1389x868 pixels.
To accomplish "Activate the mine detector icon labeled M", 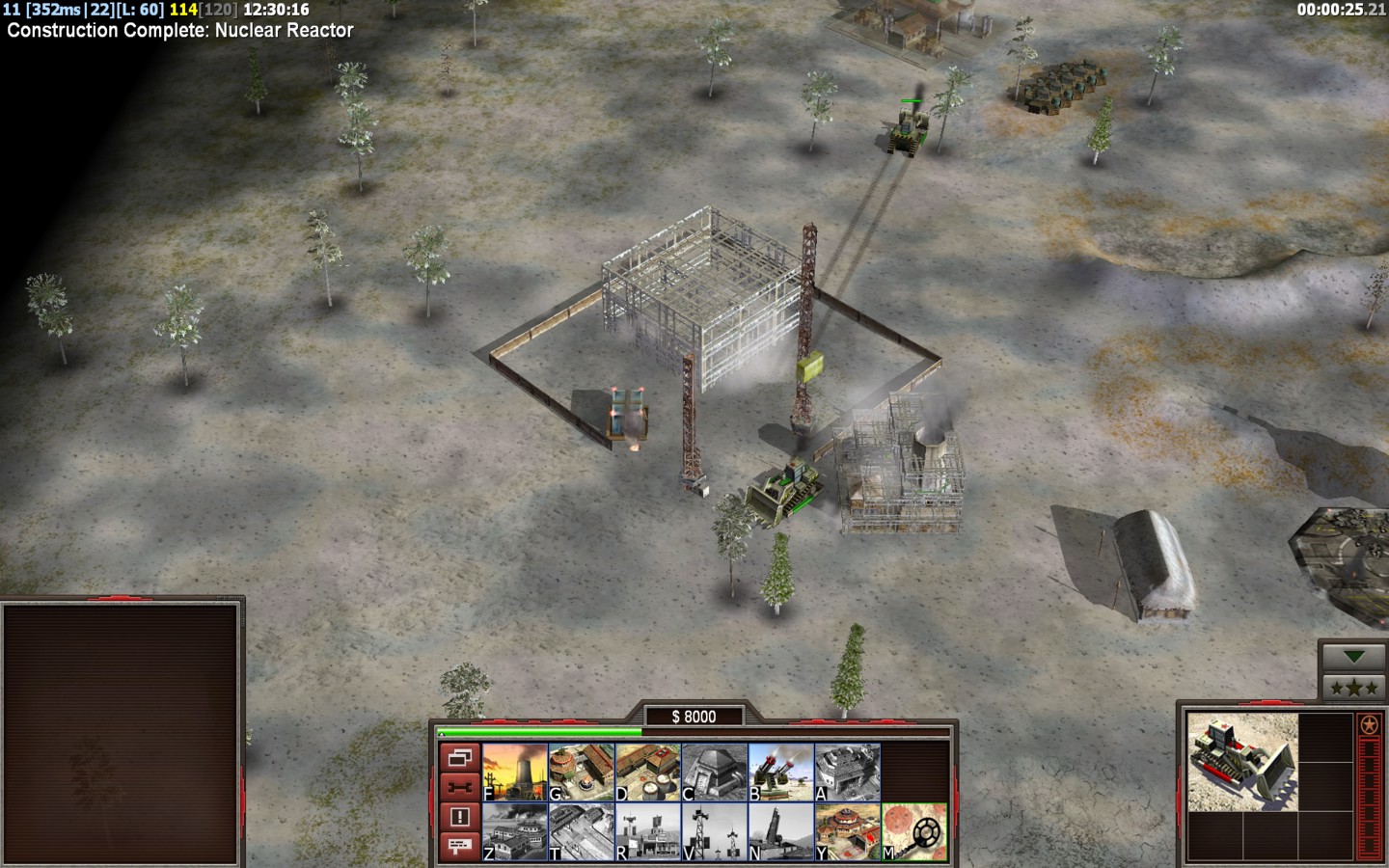I will coord(913,831).
